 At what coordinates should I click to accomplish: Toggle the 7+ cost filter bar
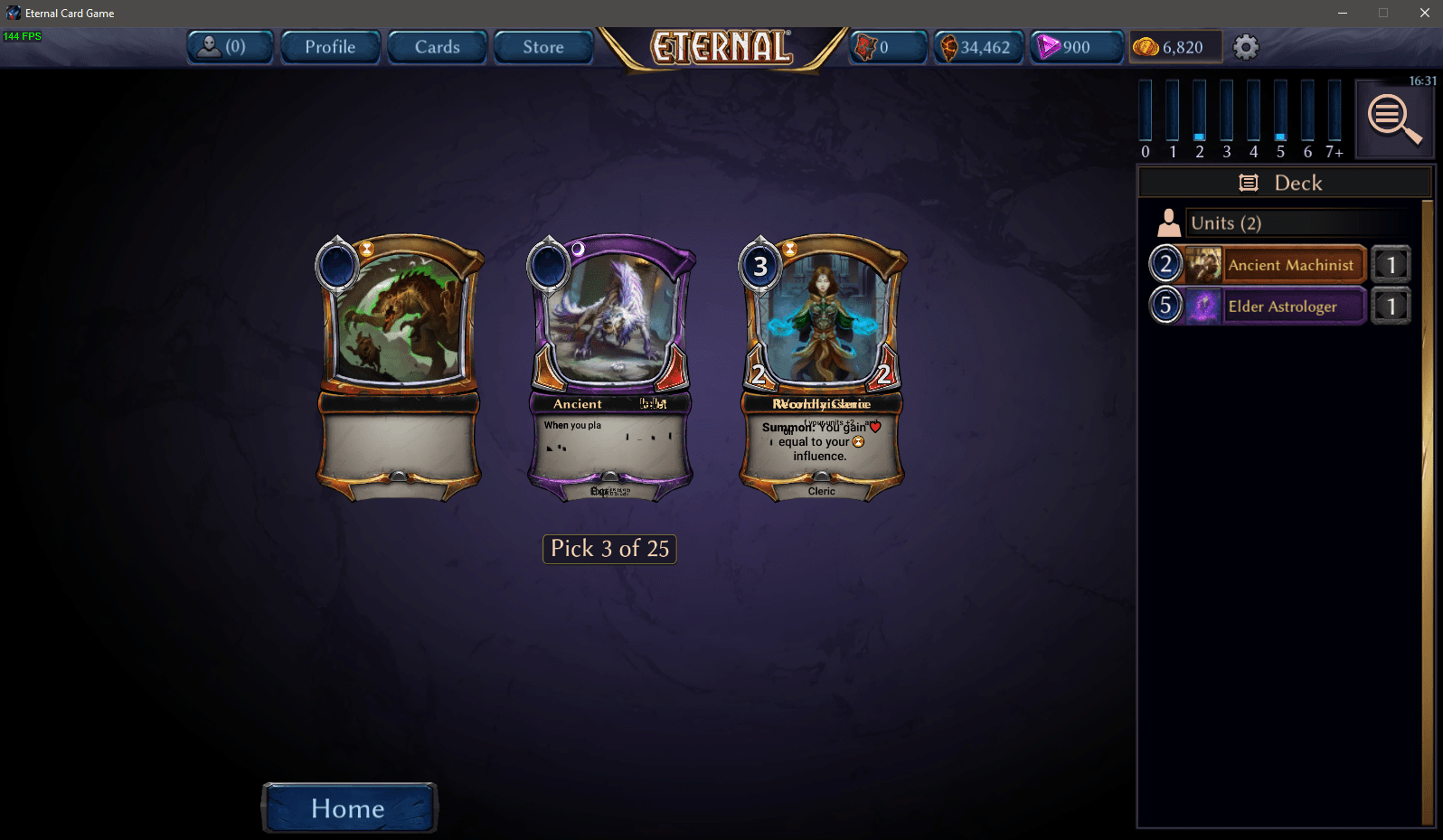pyautogui.click(x=1335, y=113)
